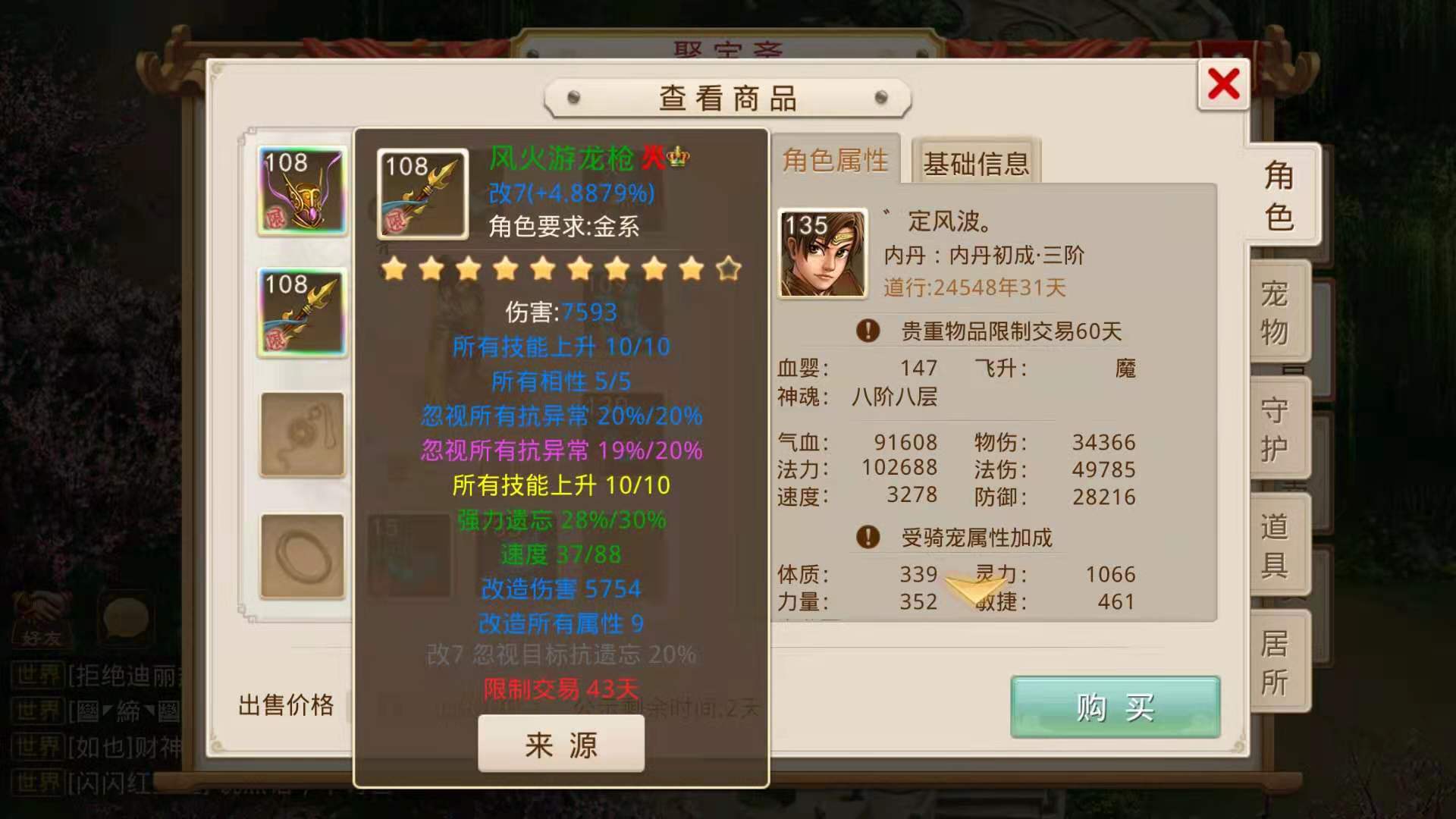Click the empty tenth star in the rating
Image resolution: width=1456 pixels, height=819 pixels.
(x=727, y=269)
